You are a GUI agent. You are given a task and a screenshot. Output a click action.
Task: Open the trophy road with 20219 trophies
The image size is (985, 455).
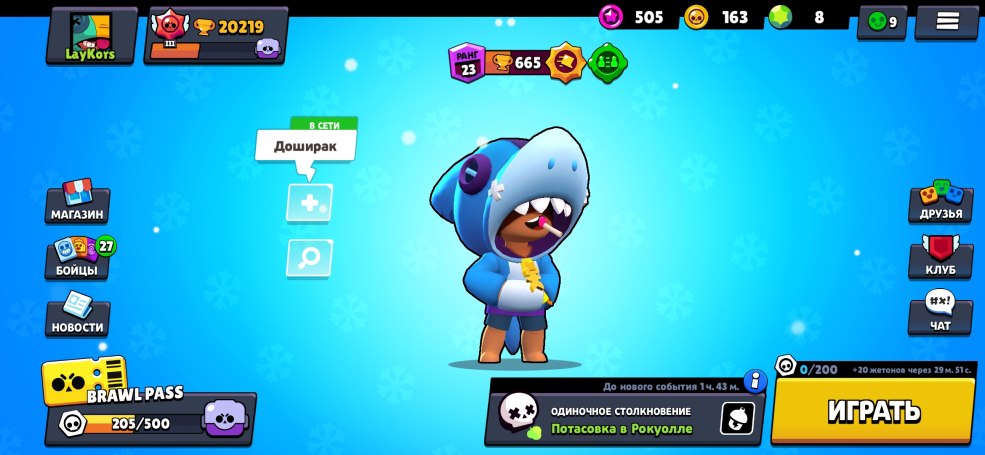216,35
